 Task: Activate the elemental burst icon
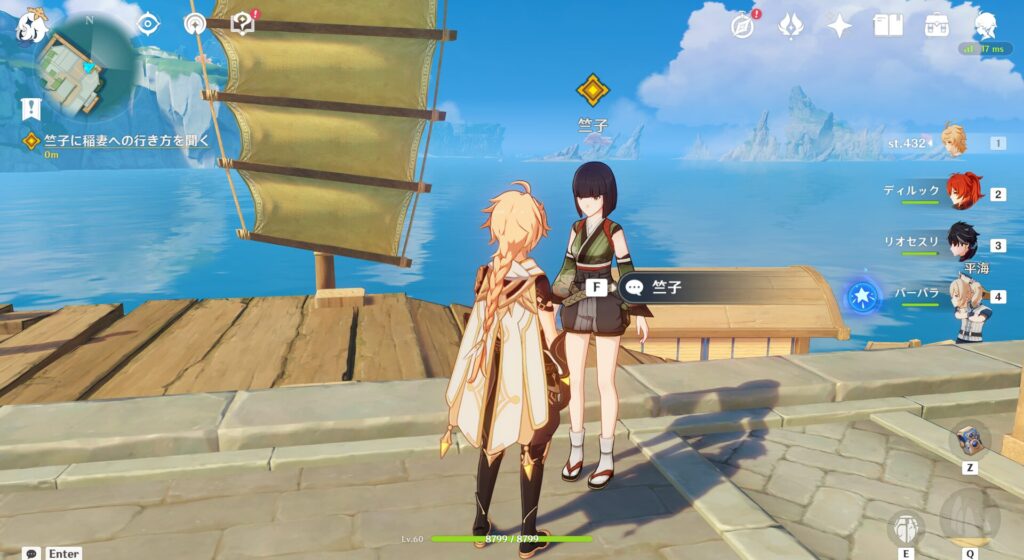pyautogui.click(x=968, y=517)
